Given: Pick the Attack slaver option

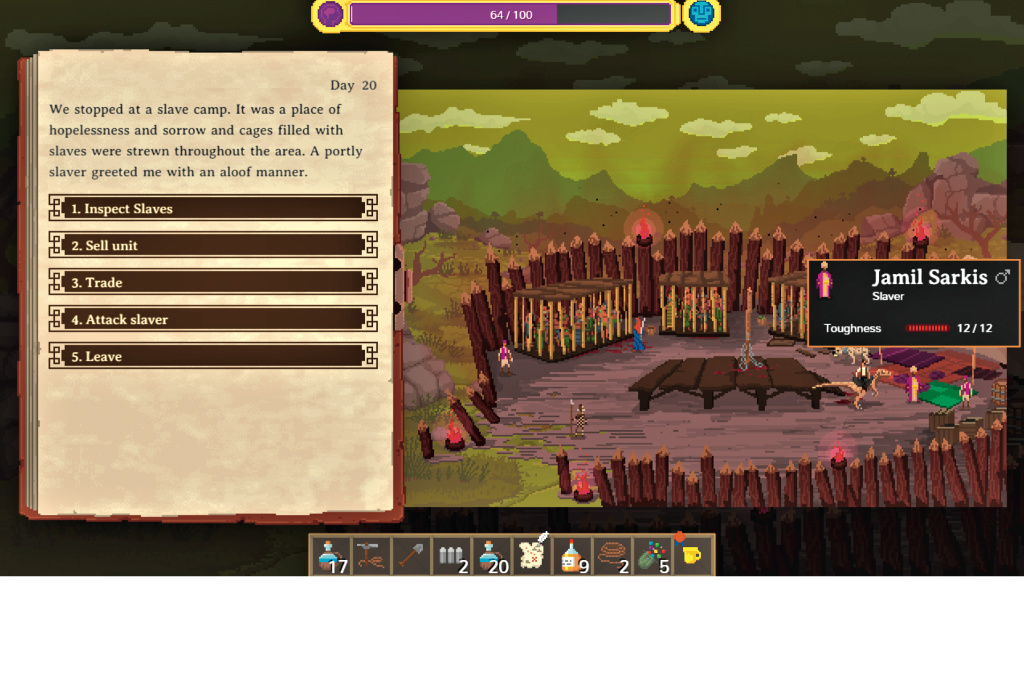Looking at the screenshot, I should tap(212, 319).
